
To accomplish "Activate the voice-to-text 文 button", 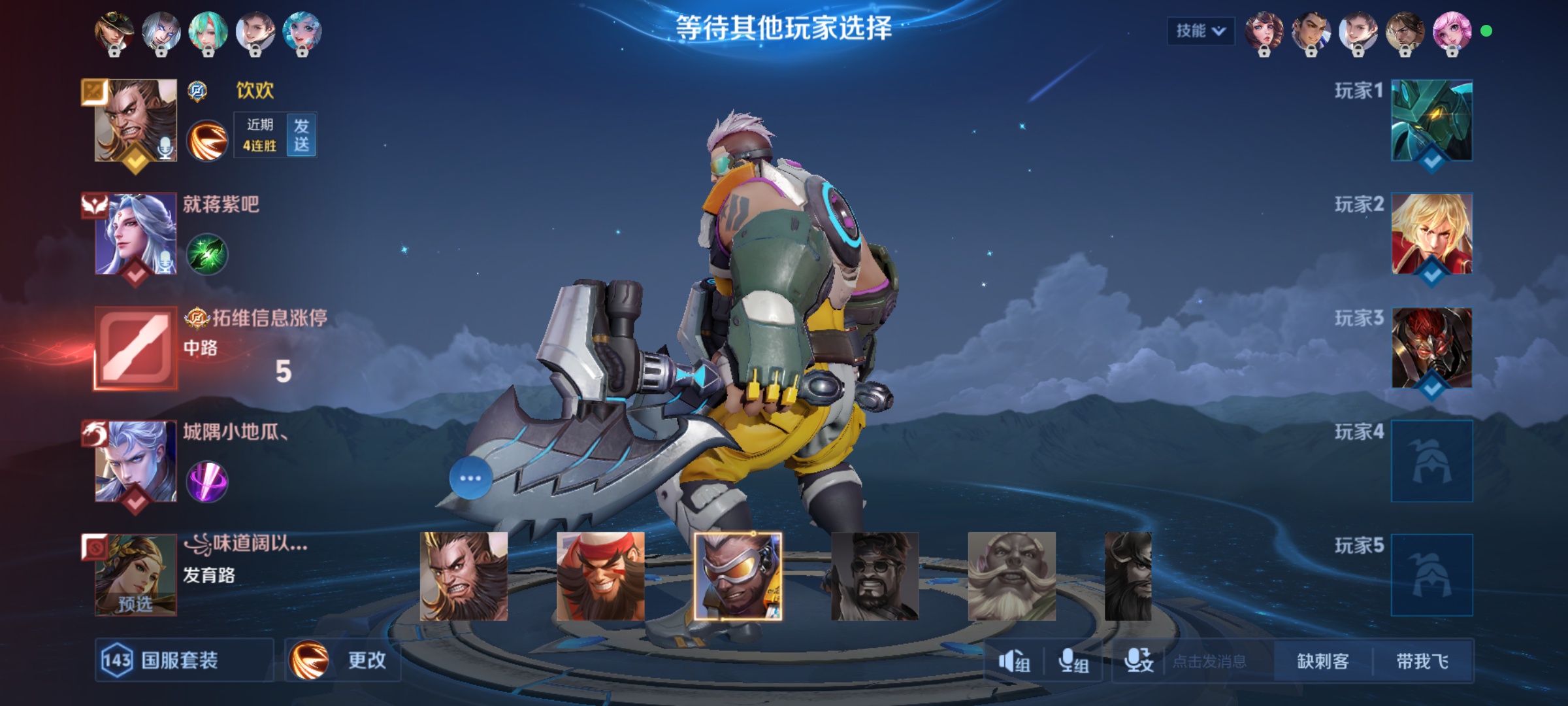I will (x=1138, y=662).
